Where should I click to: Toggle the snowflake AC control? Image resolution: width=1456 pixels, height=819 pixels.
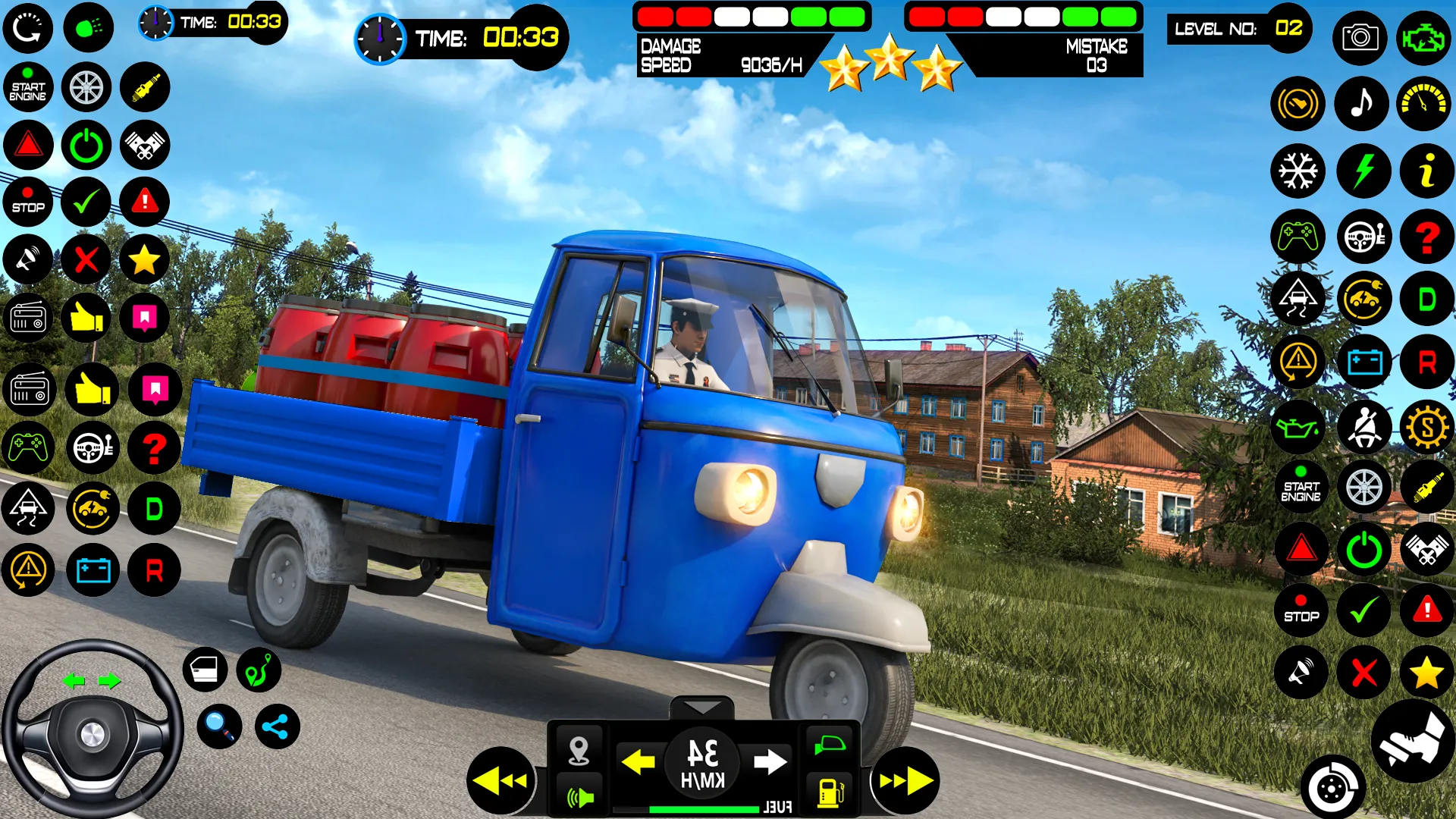(x=1298, y=171)
